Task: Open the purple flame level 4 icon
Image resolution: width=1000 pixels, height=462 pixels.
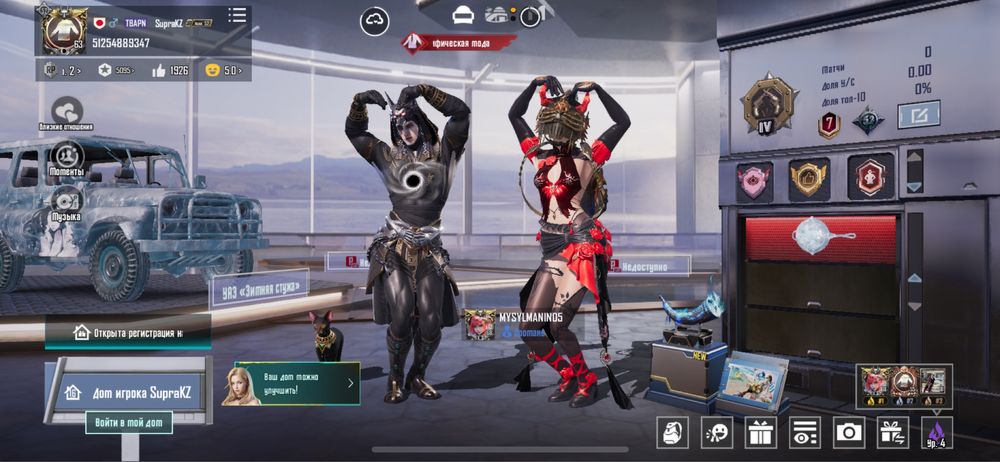Action: tap(937, 432)
